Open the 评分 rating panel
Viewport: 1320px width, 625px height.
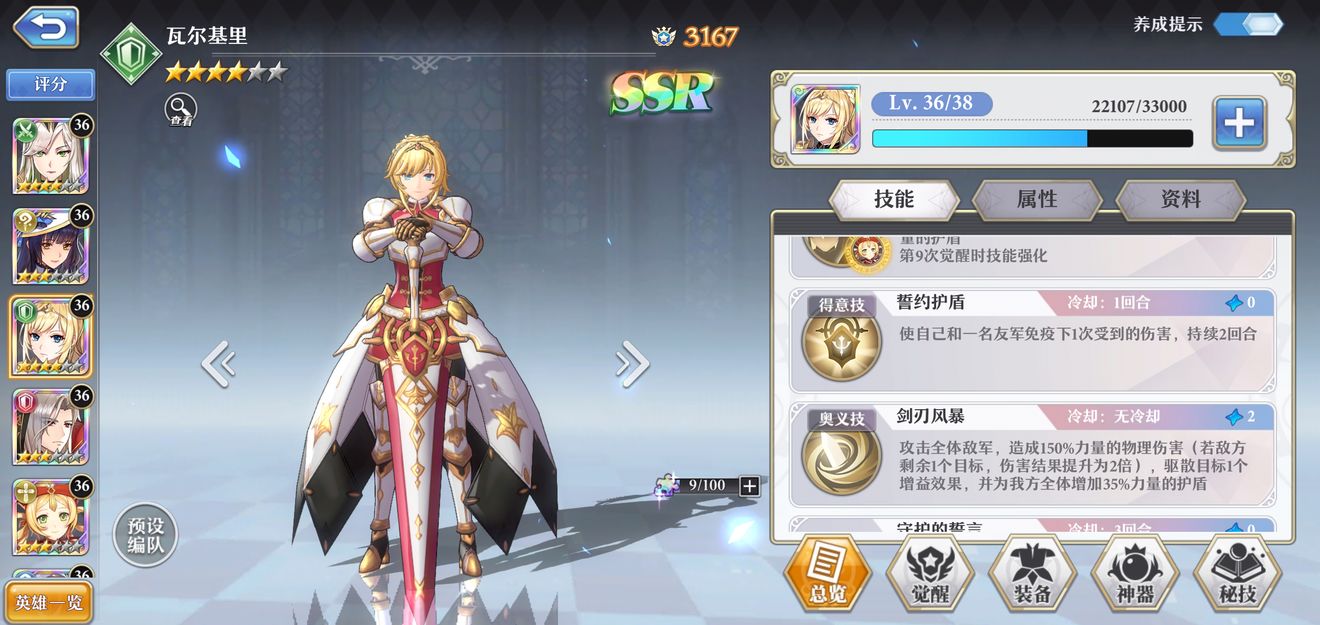pos(51,85)
